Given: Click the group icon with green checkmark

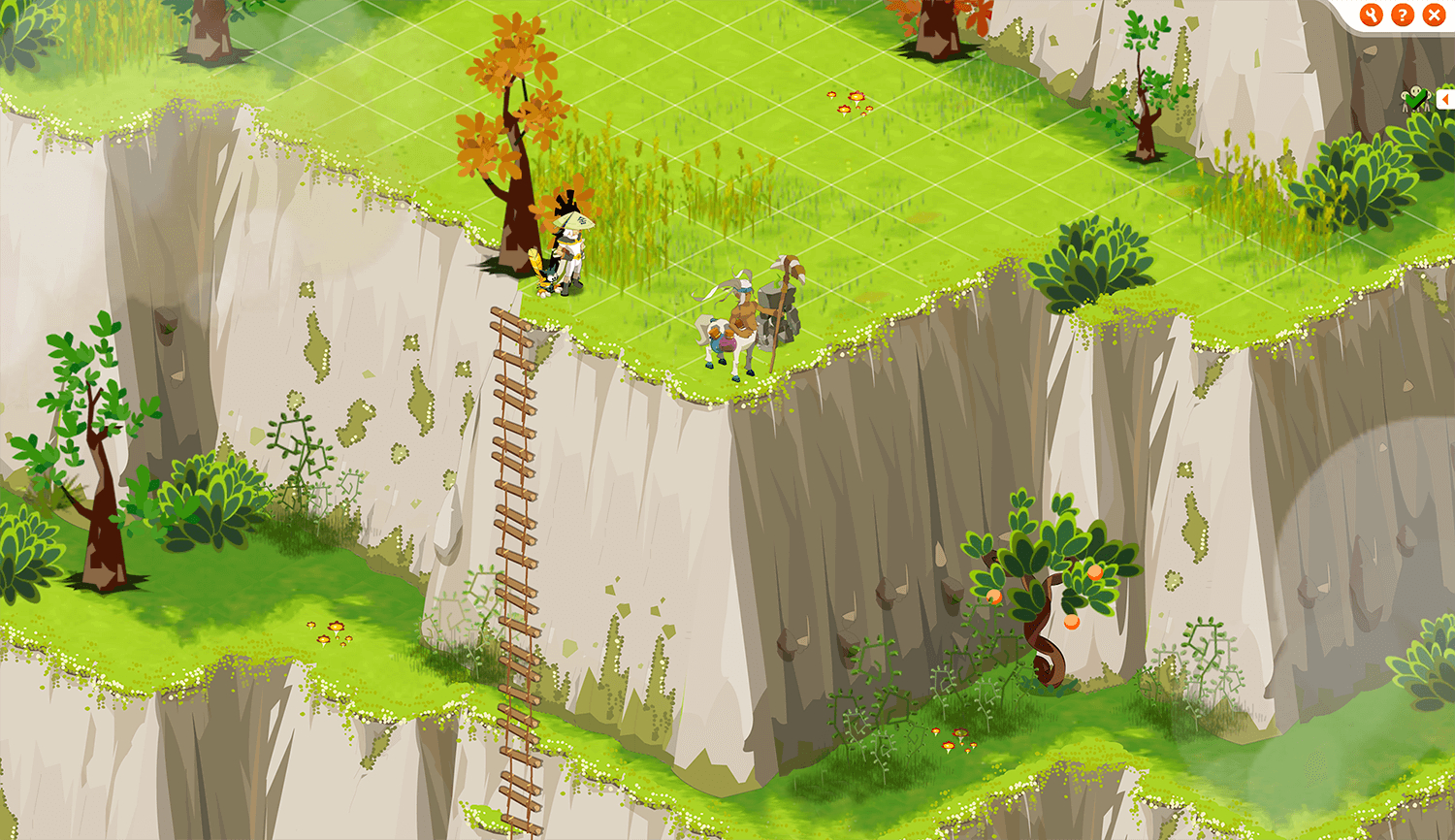Looking at the screenshot, I should pyautogui.click(x=1415, y=99).
